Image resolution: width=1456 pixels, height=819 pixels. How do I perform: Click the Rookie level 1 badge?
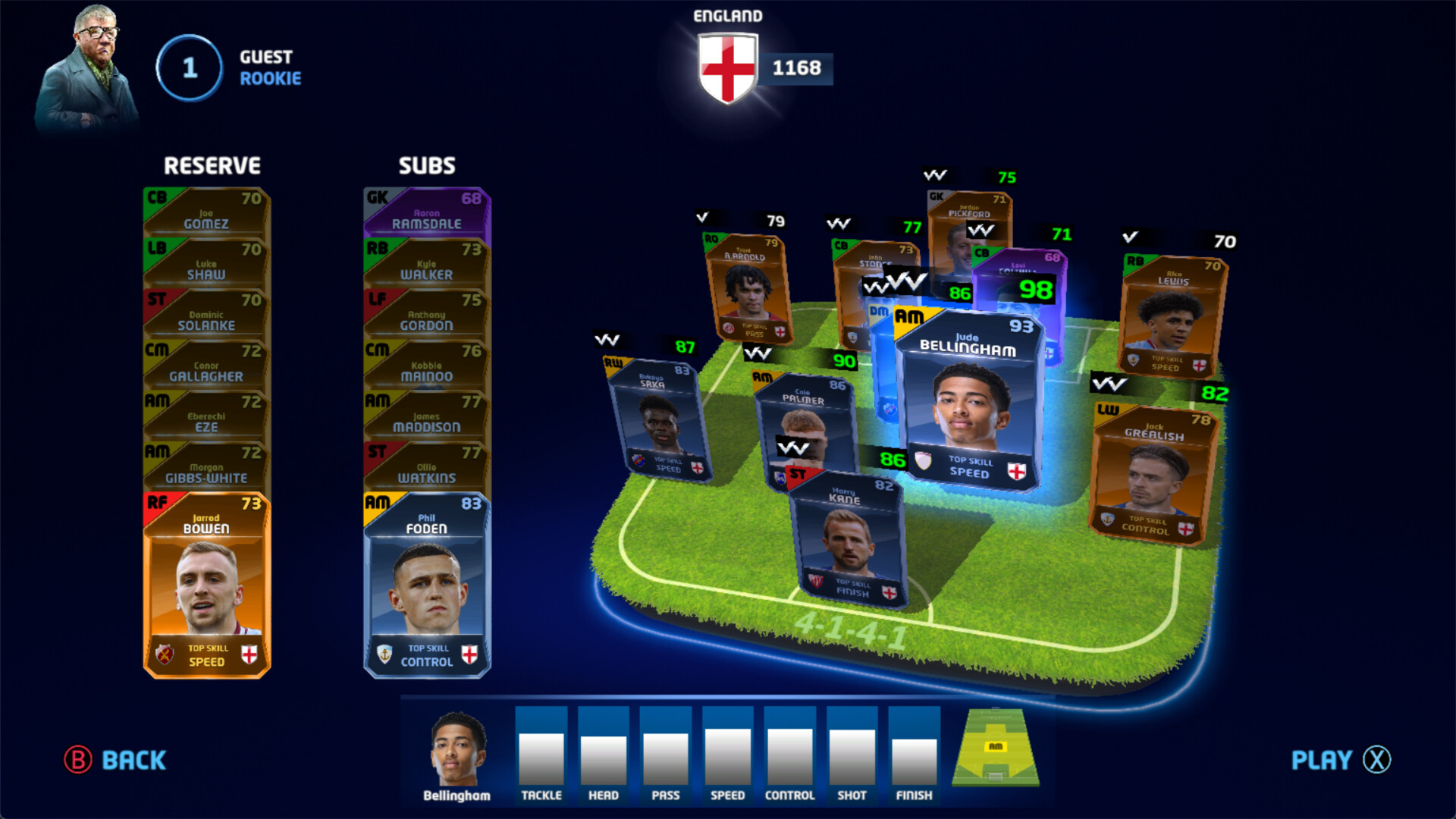188,68
